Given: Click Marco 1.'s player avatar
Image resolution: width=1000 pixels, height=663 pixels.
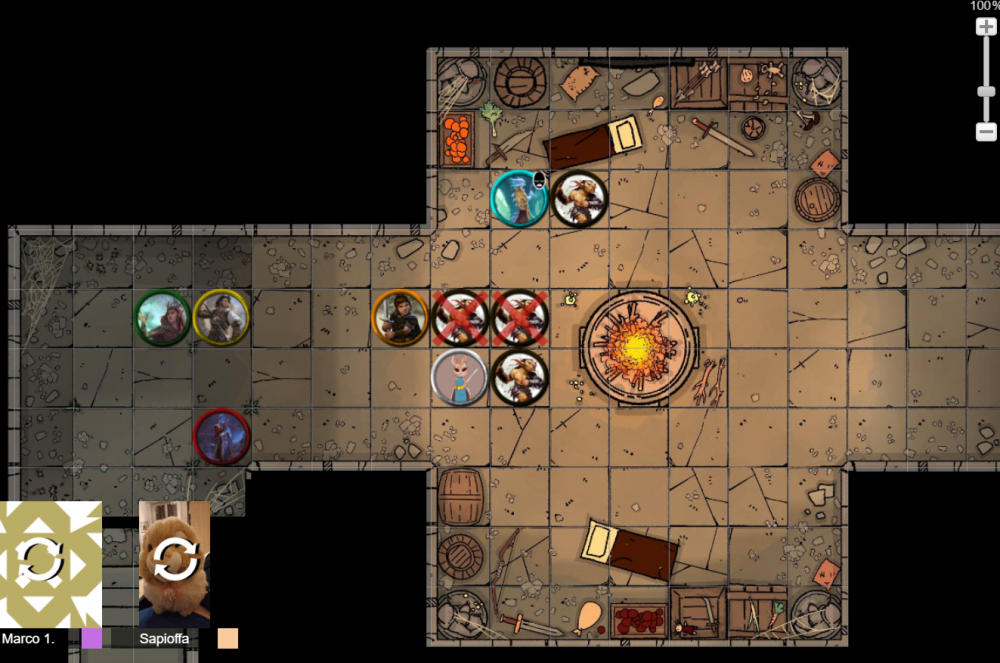Looking at the screenshot, I should (x=50, y=563).
